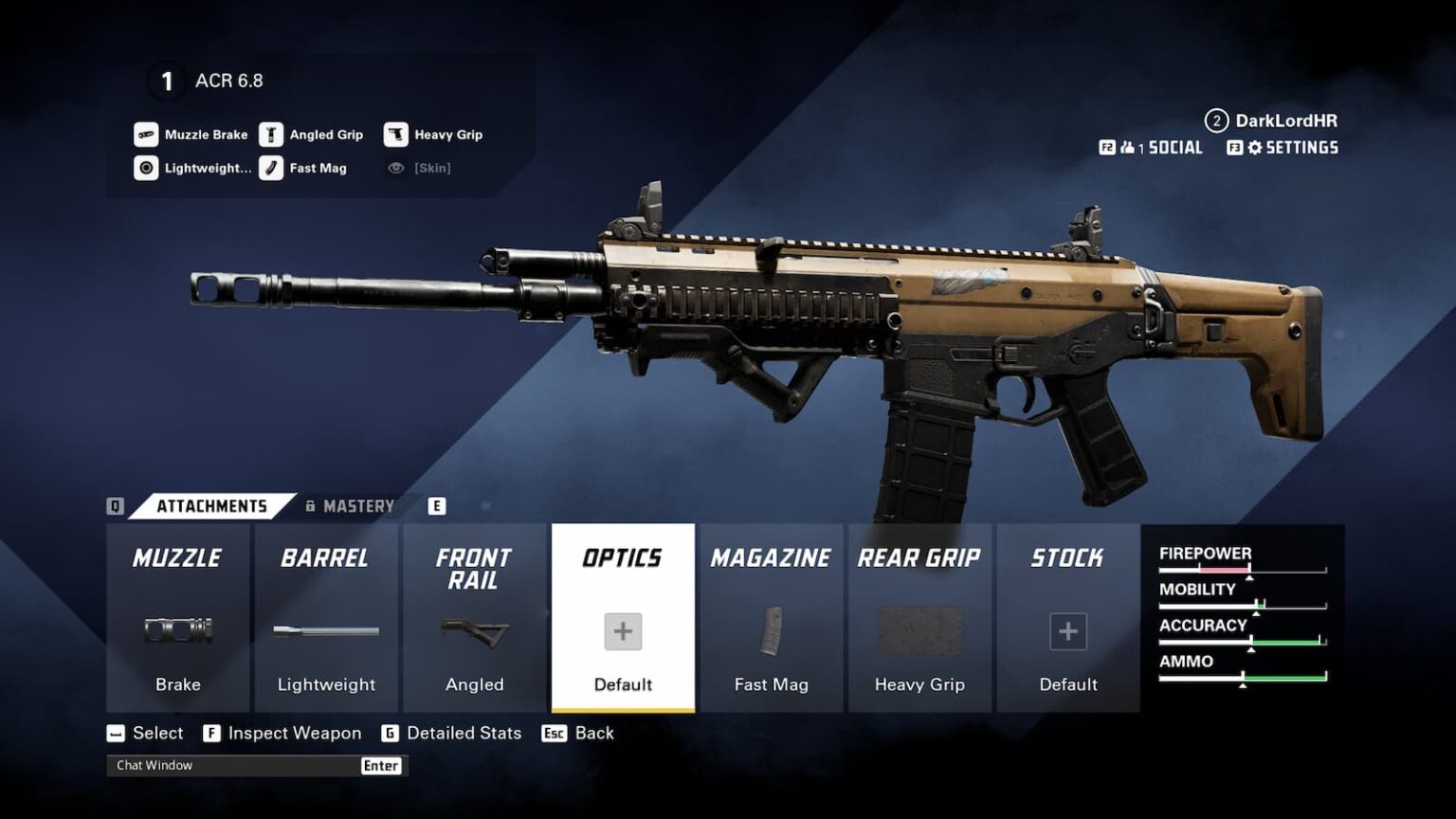Open the Muzzle attachment slot
The height and width of the screenshot is (819, 1456).
(176, 558)
